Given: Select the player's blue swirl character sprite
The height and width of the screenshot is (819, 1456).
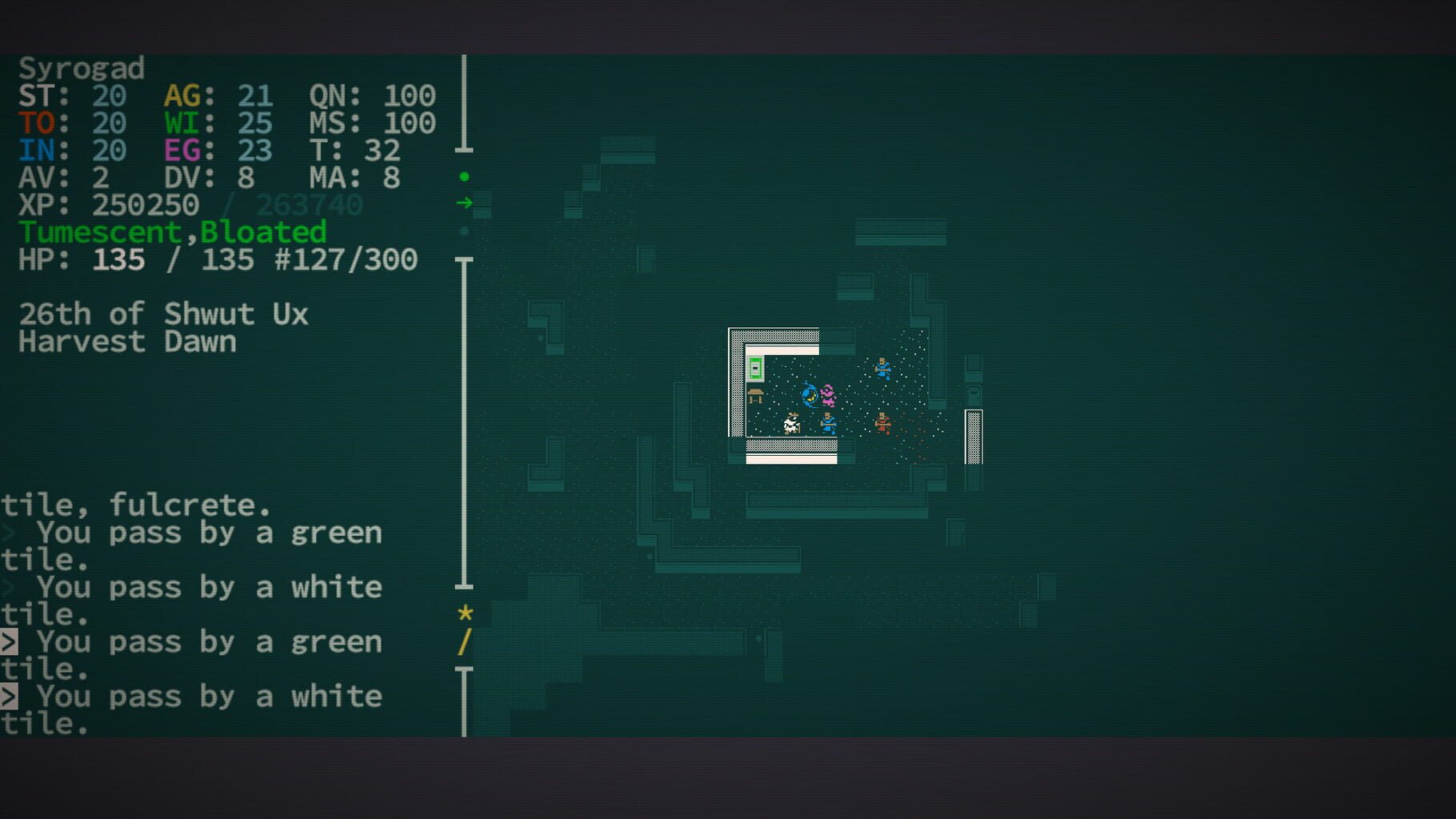Looking at the screenshot, I should [809, 394].
